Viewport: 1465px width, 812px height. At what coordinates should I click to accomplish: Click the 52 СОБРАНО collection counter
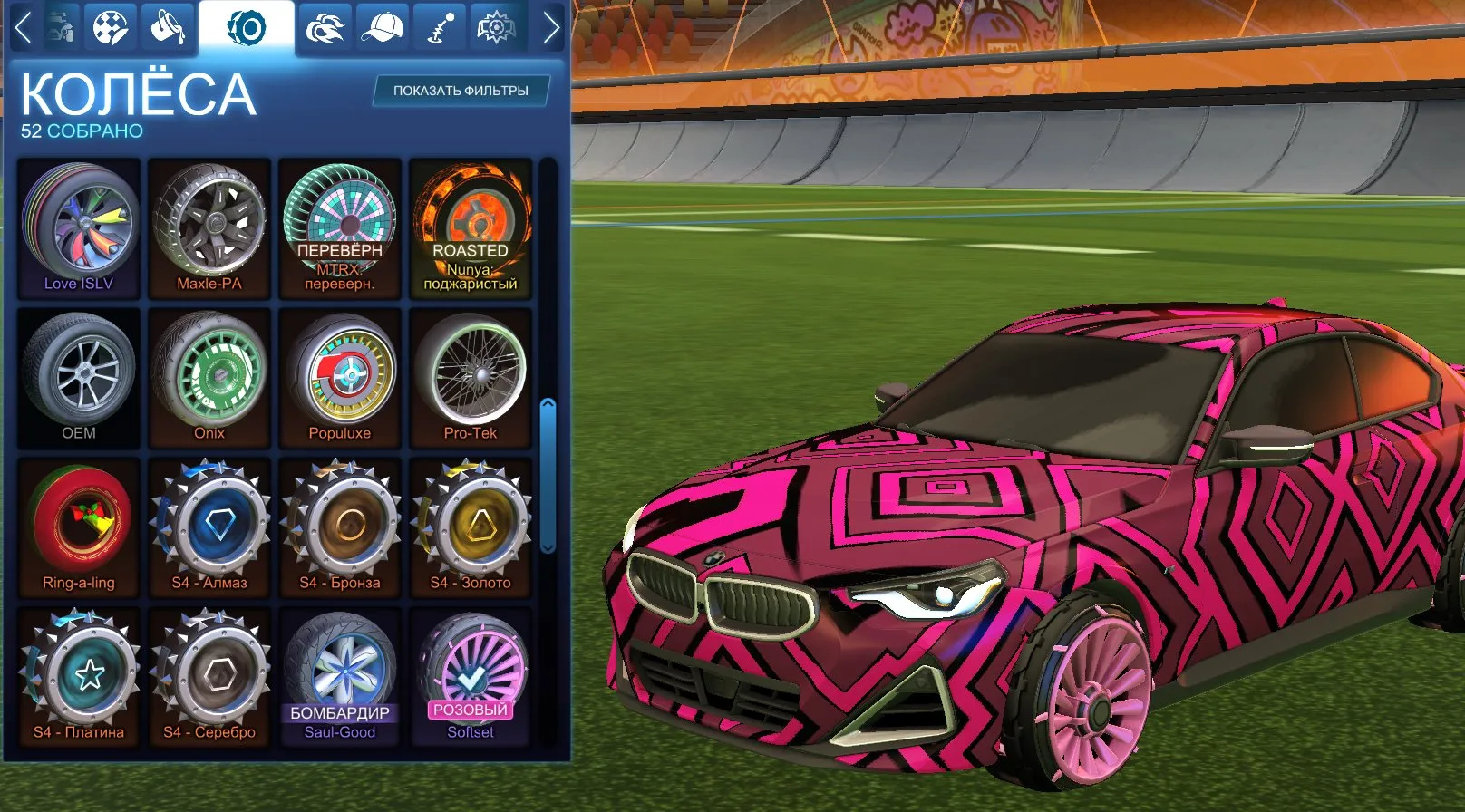pos(80,130)
